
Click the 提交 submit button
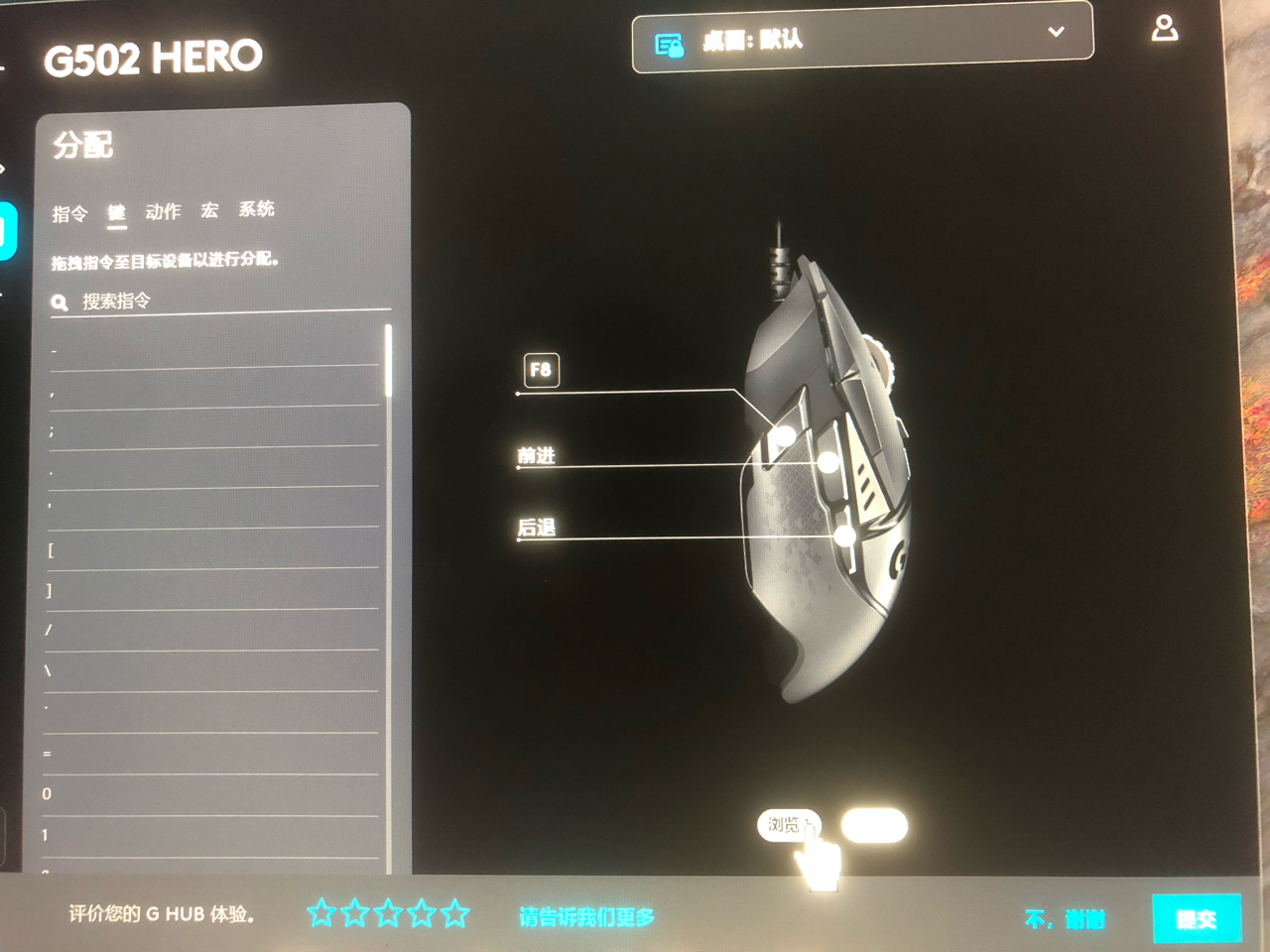1199,918
